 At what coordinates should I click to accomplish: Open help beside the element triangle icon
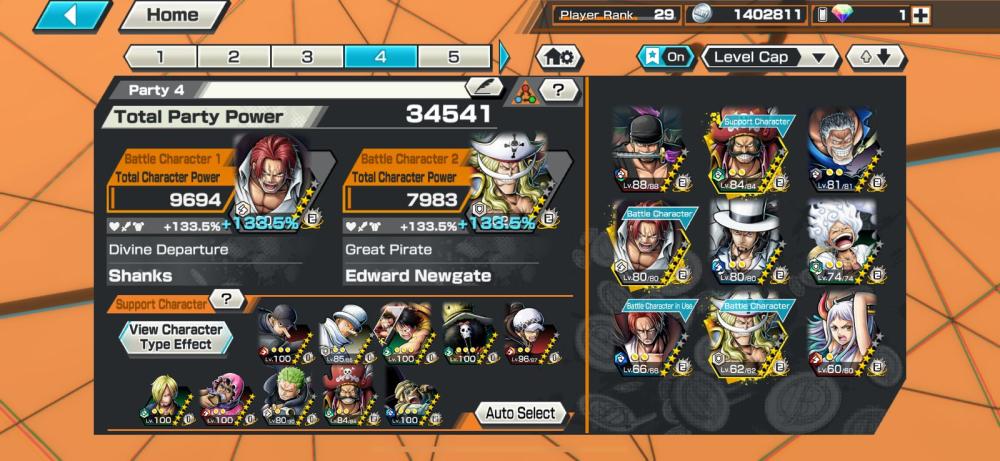pyautogui.click(x=560, y=90)
